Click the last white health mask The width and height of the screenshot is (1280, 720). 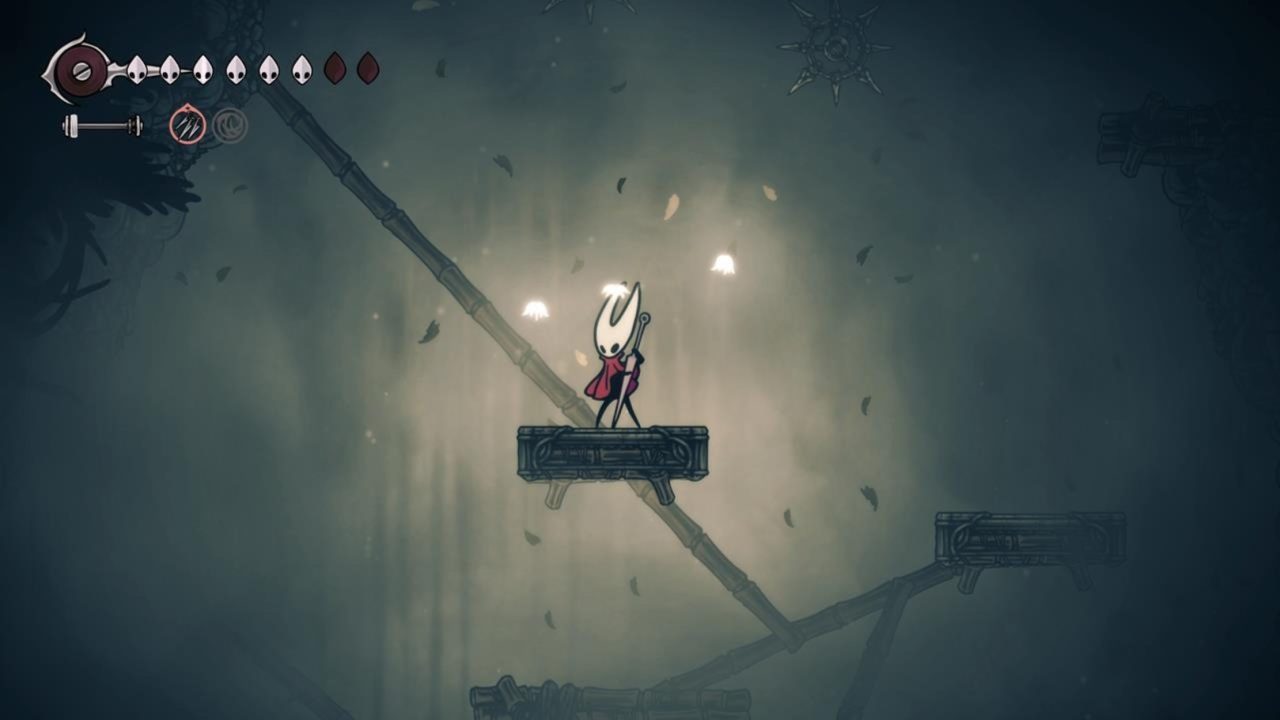click(x=300, y=68)
